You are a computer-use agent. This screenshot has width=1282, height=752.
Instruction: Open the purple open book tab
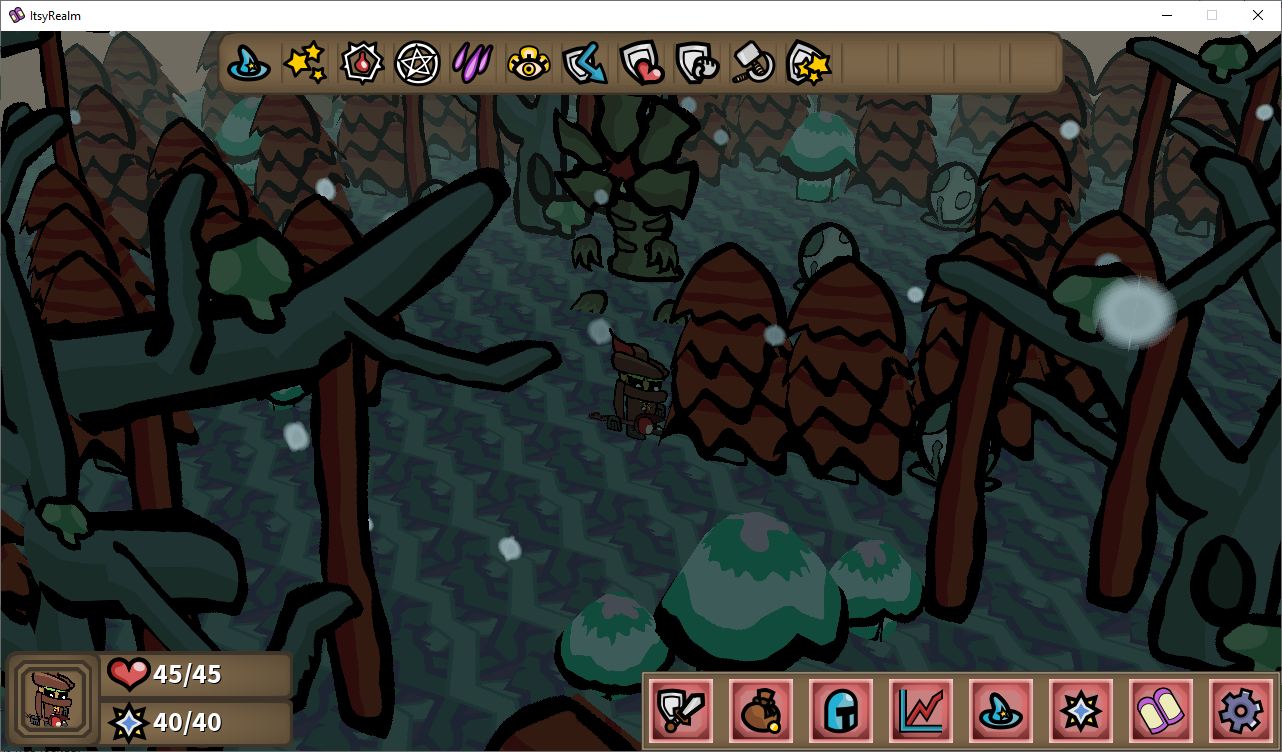[1161, 711]
